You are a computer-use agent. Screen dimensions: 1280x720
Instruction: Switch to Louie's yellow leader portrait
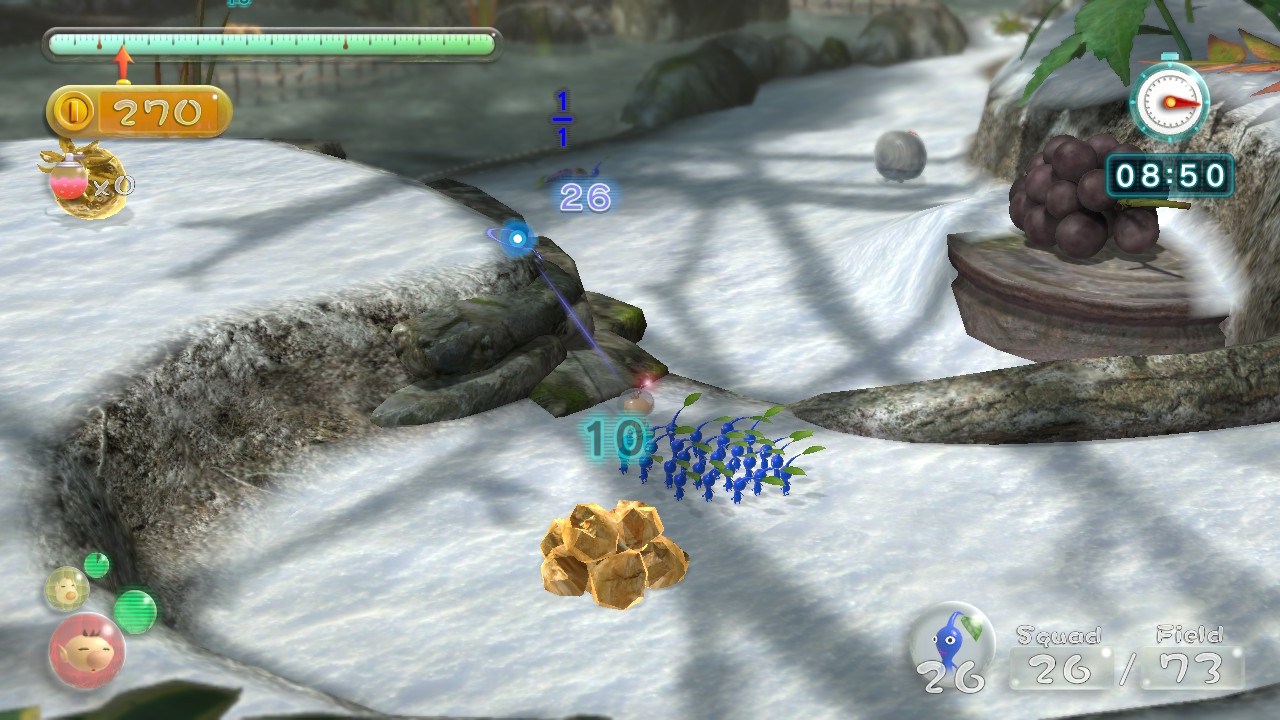pyautogui.click(x=66, y=588)
